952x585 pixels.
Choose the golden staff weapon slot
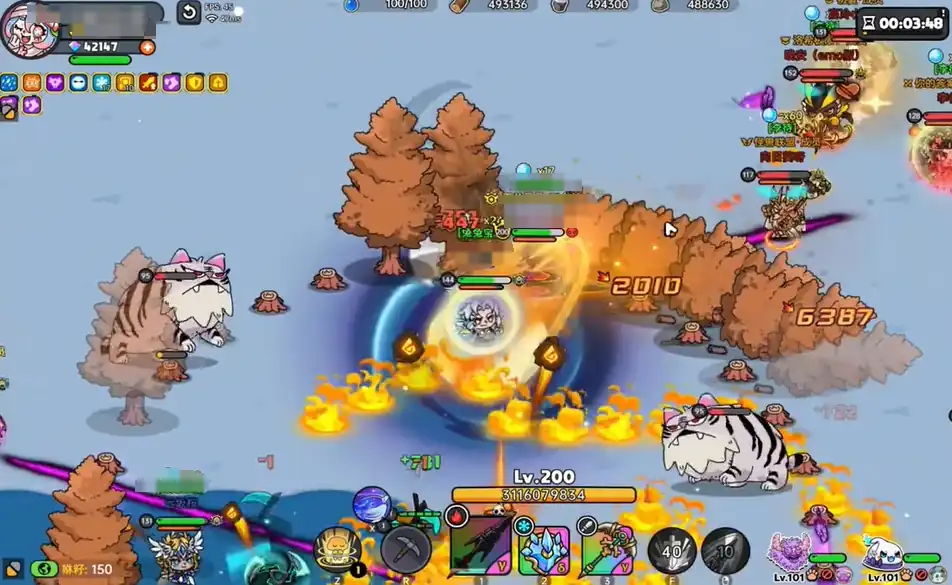(x=607, y=549)
